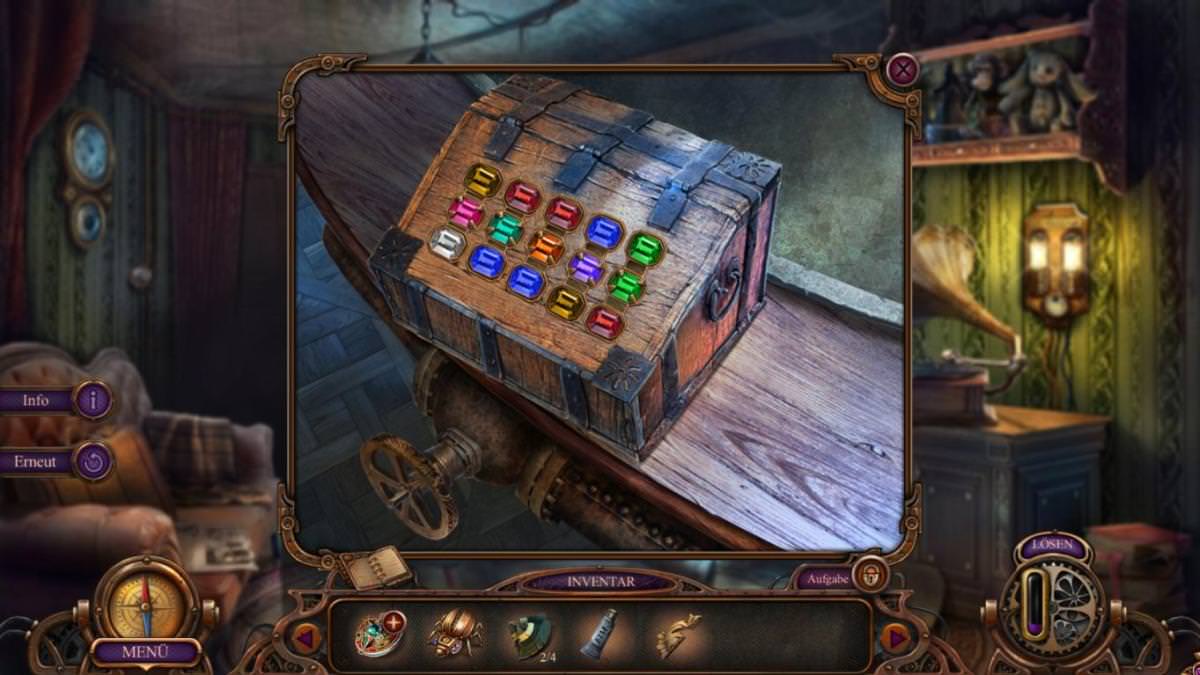Close the chest puzzle window

[x=903, y=69]
